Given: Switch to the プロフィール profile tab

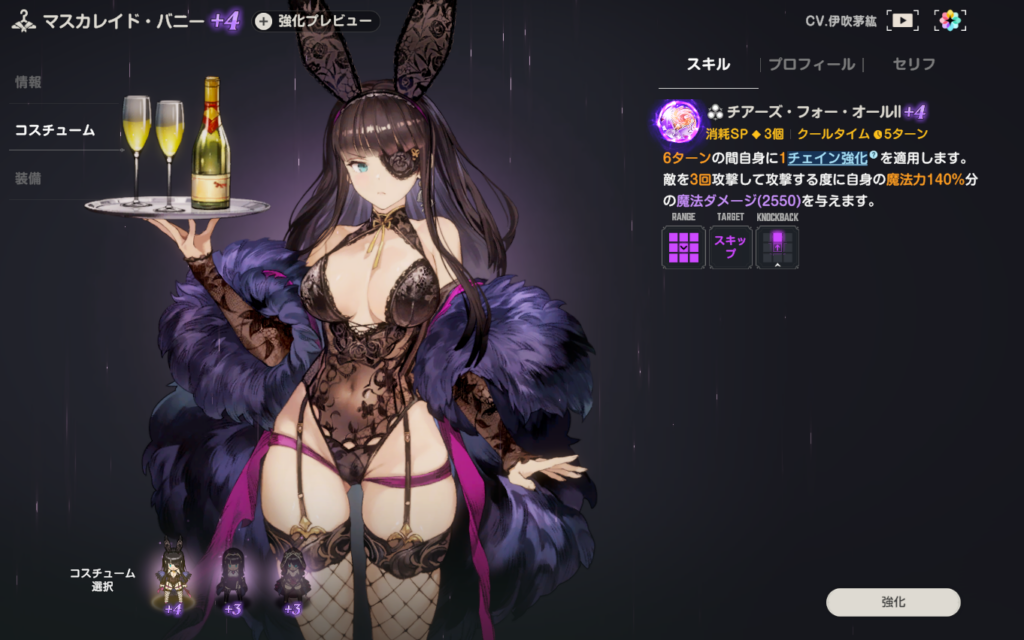Looking at the screenshot, I should pyautogui.click(x=811, y=65).
